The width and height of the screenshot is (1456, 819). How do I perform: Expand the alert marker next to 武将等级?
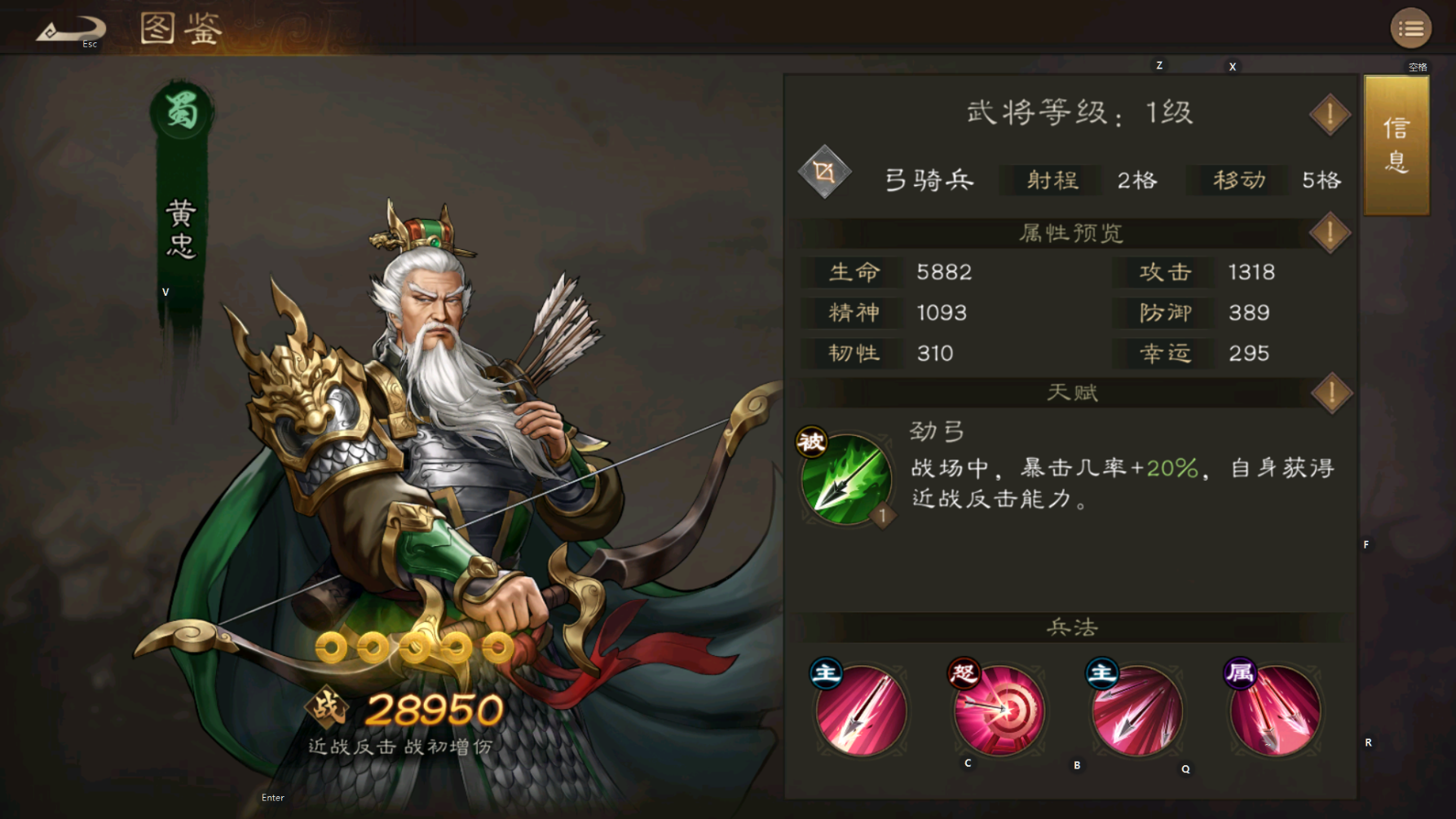(1329, 114)
